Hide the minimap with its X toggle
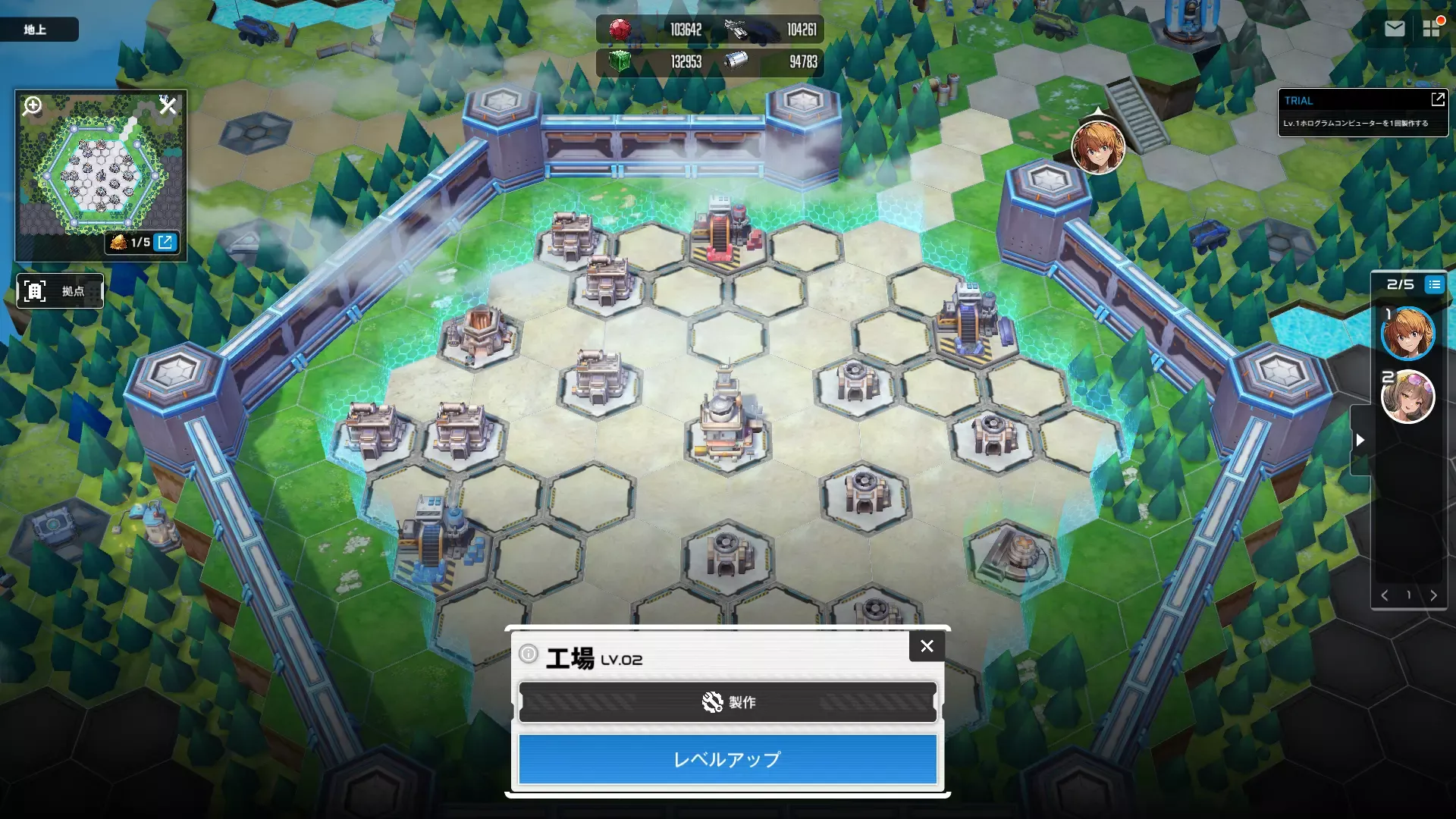Viewport: 1456px width, 819px height. 168,106
